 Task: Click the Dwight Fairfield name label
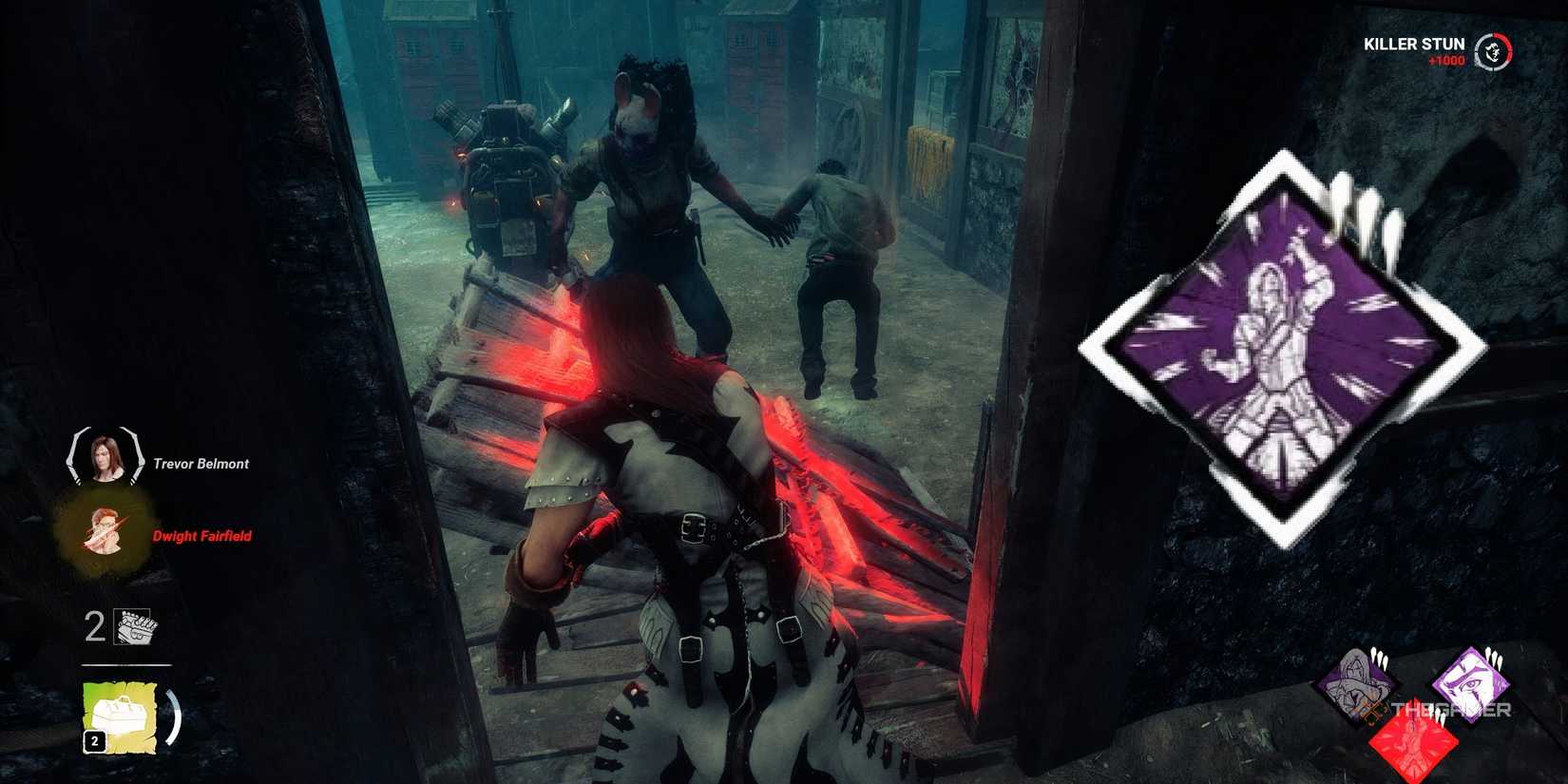pyautogui.click(x=202, y=536)
